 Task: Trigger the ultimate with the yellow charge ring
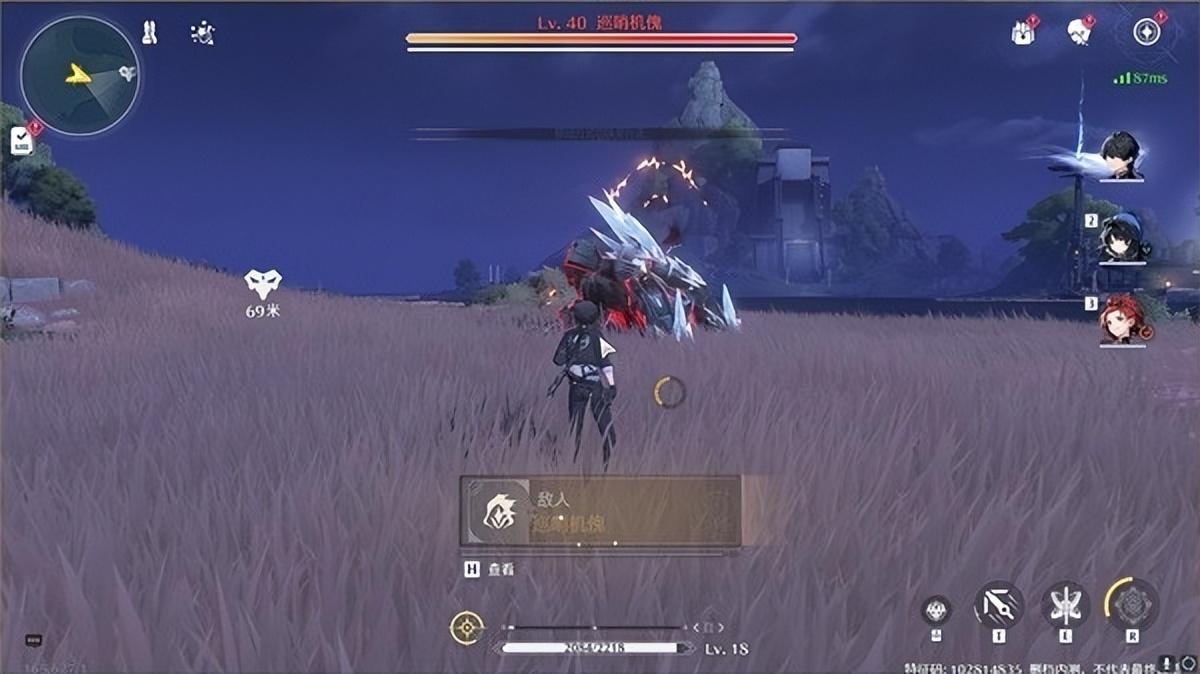(x=1132, y=604)
